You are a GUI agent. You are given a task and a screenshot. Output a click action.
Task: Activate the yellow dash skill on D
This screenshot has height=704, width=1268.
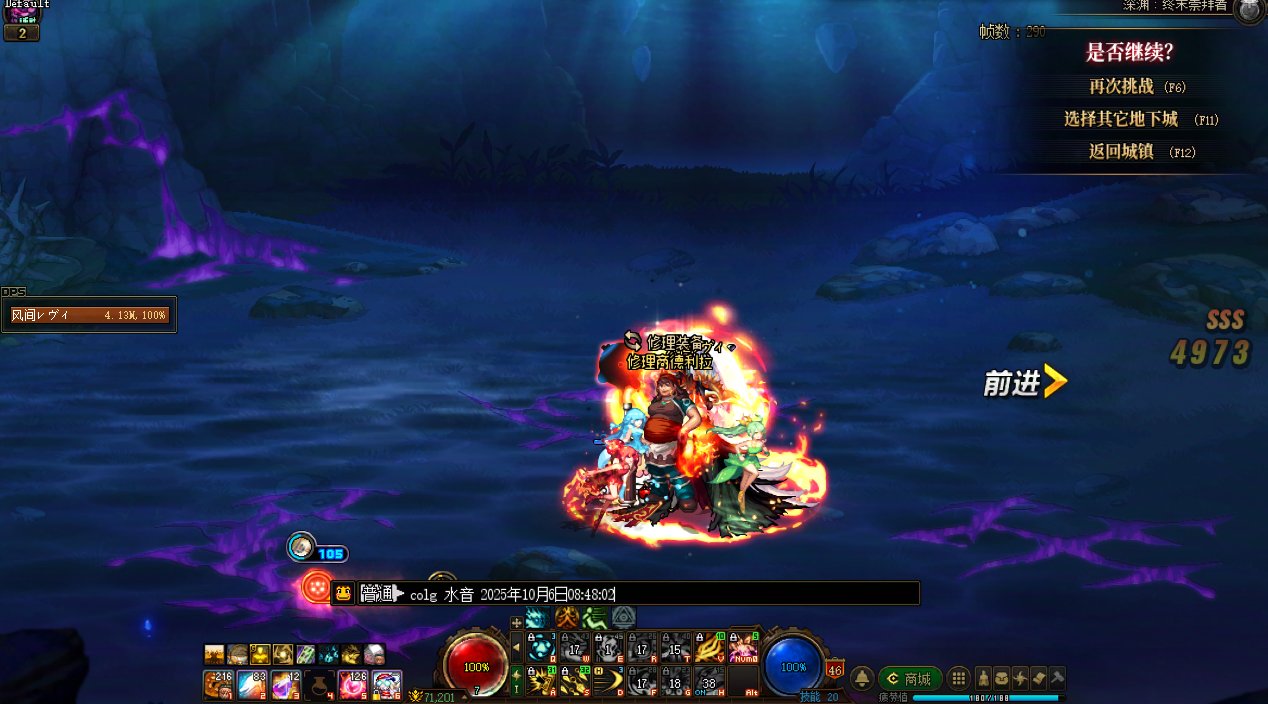point(608,682)
